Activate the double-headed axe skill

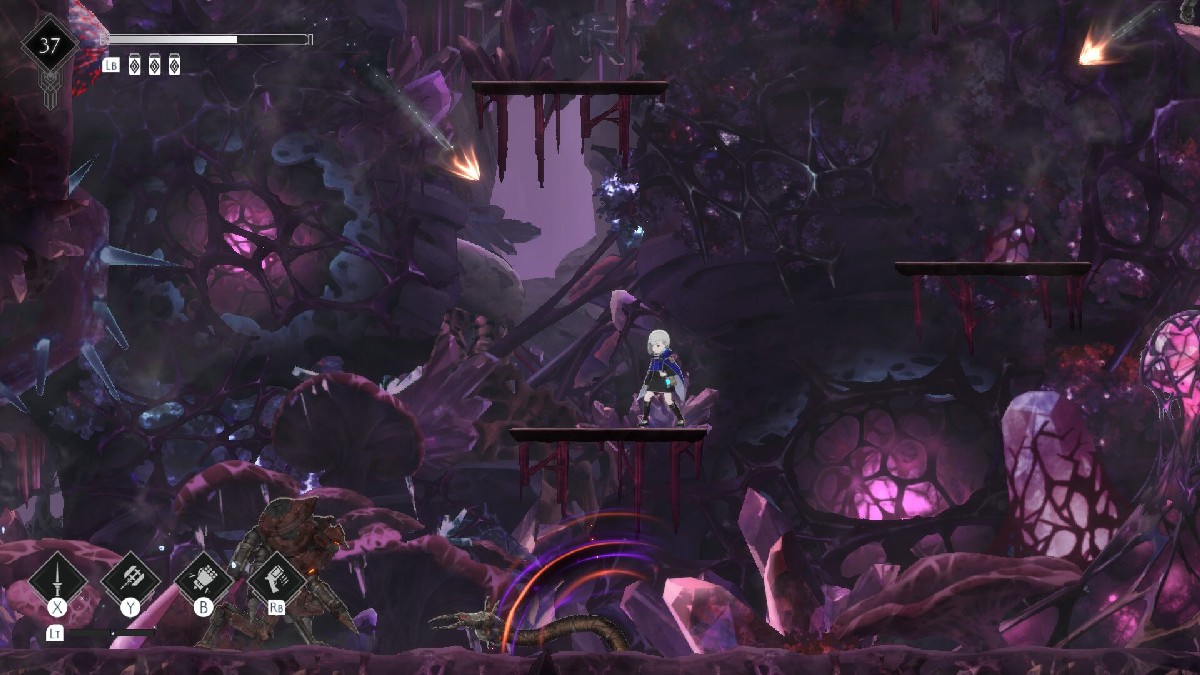click(x=131, y=579)
